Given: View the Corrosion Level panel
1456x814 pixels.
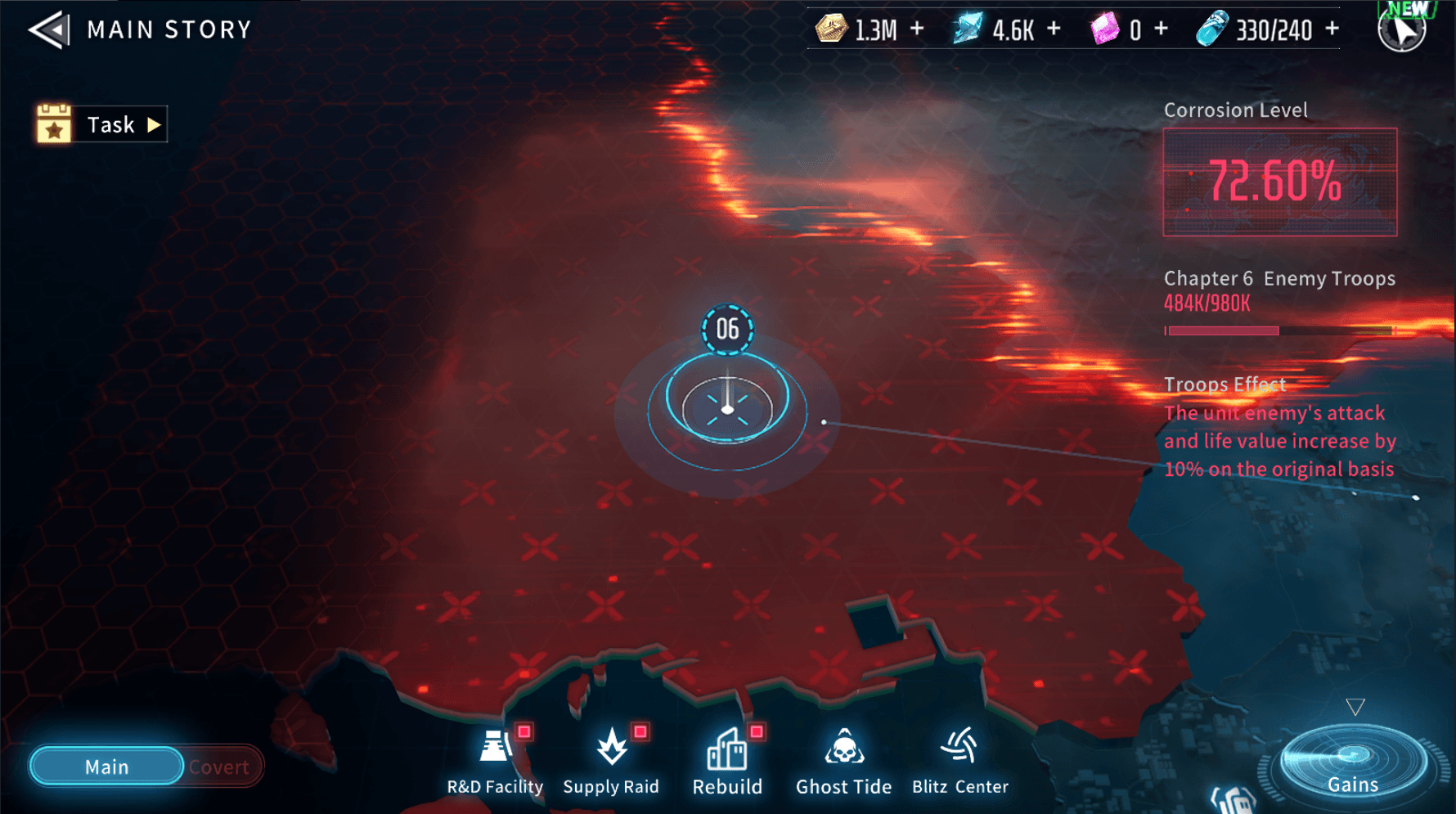Looking at the screenshot, I should pos(1280,182).
